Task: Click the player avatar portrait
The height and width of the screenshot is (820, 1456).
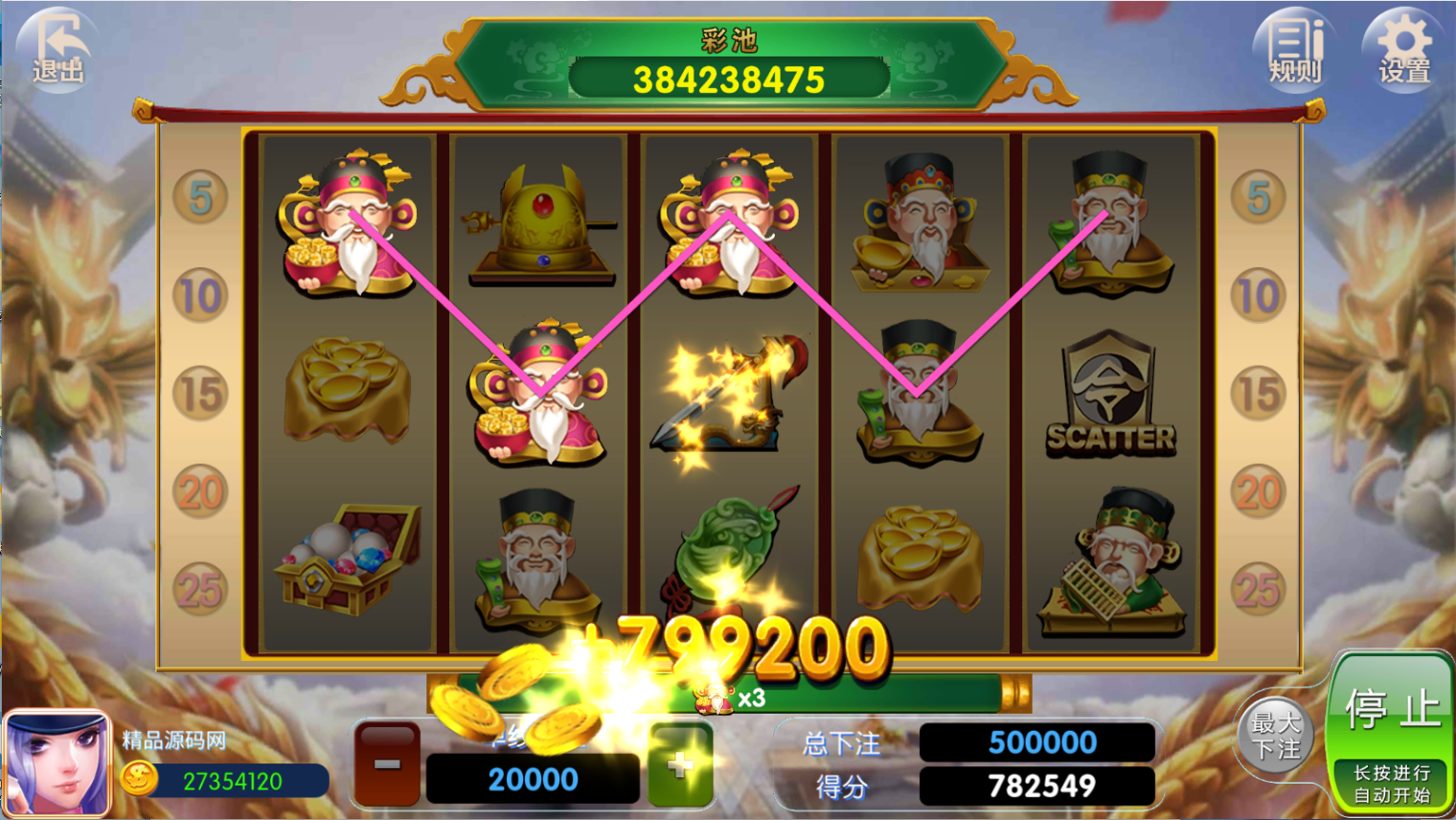Action: pyautogui.click(x=57, y=763)
